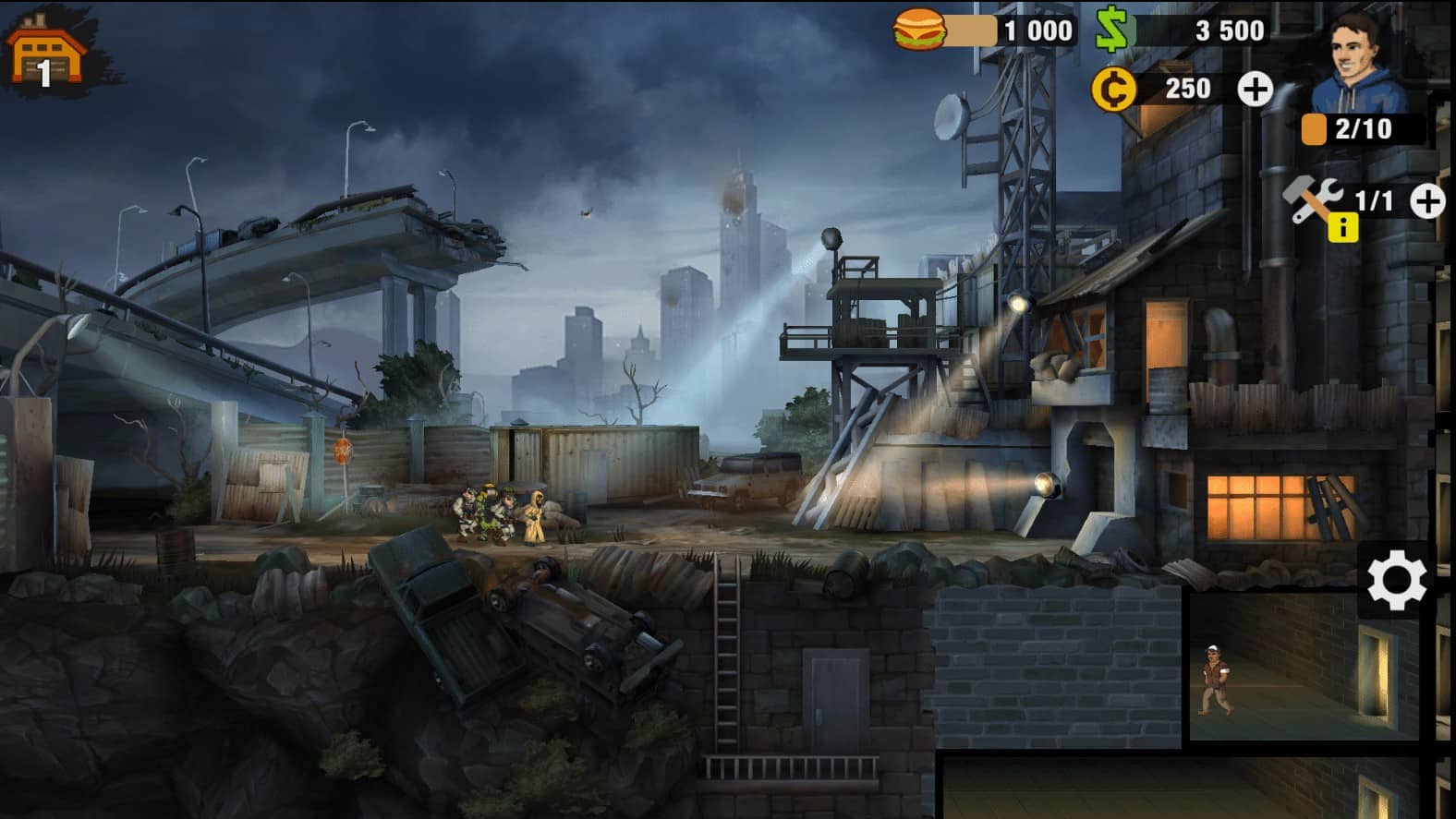1456x819 pixels.
Task: Show builder info via yellow info badge
Action: tap(1342, 227)
